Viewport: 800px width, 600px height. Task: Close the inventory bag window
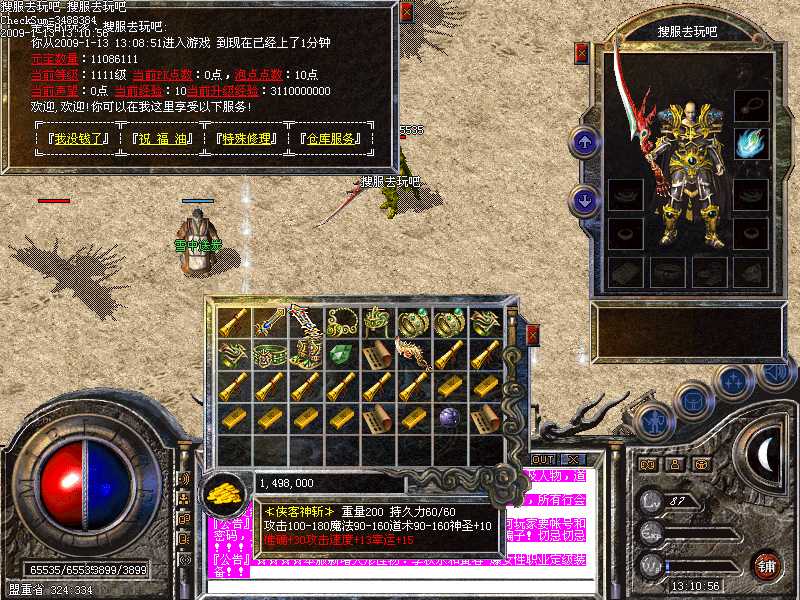click(x=533, y=333)
